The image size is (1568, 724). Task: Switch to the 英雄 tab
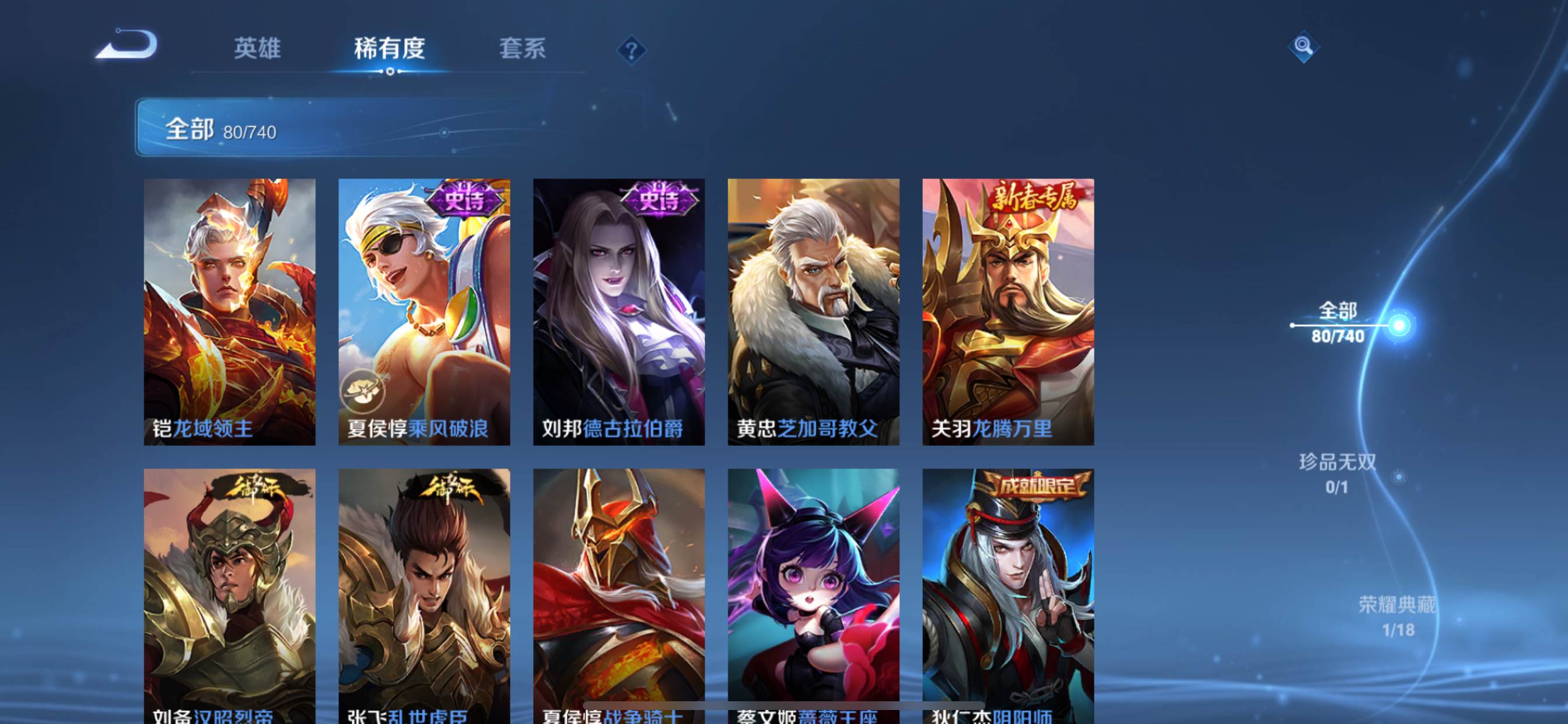[x=257, y=48]
